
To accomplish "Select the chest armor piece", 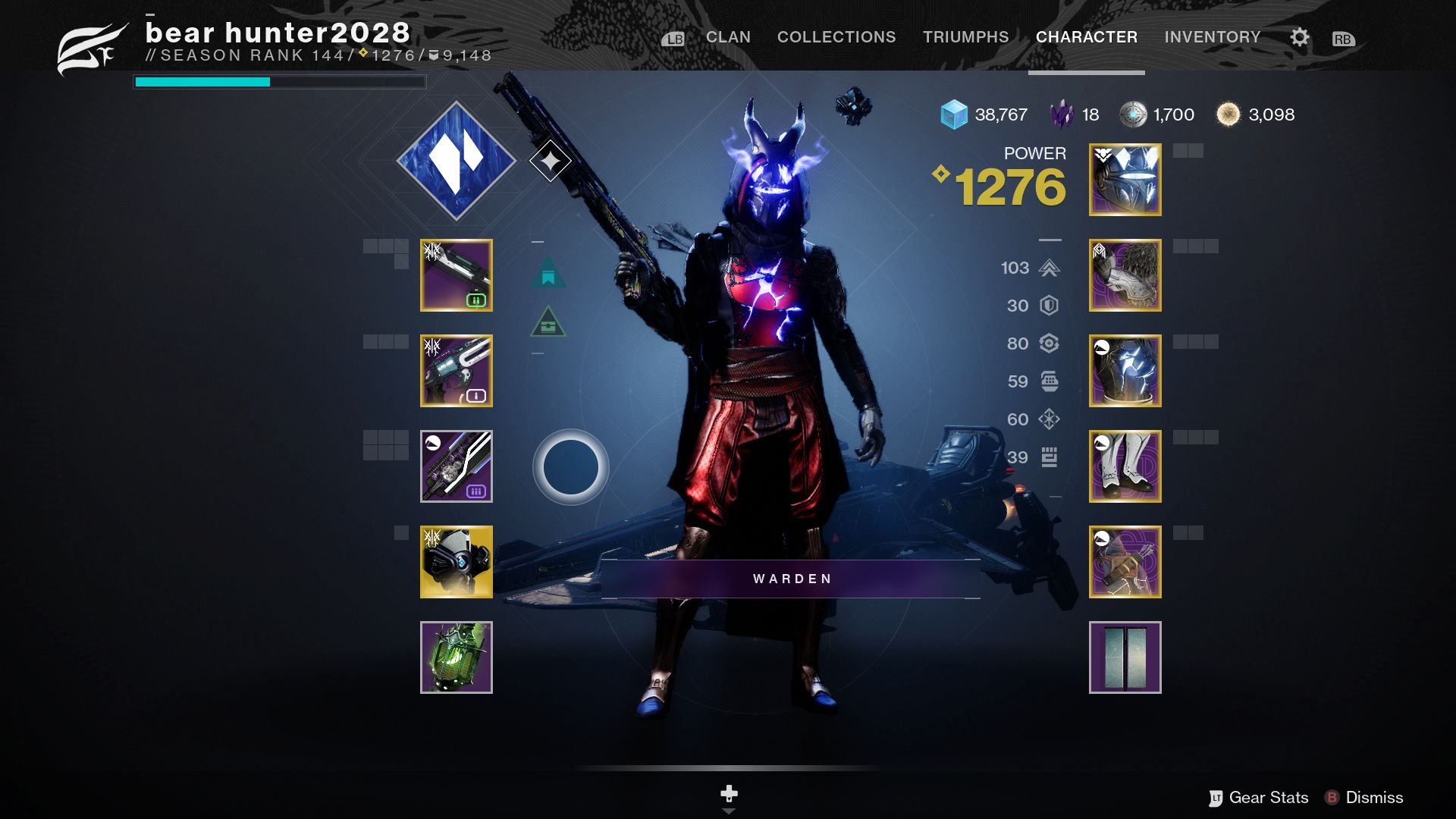I will (1125, 372).
